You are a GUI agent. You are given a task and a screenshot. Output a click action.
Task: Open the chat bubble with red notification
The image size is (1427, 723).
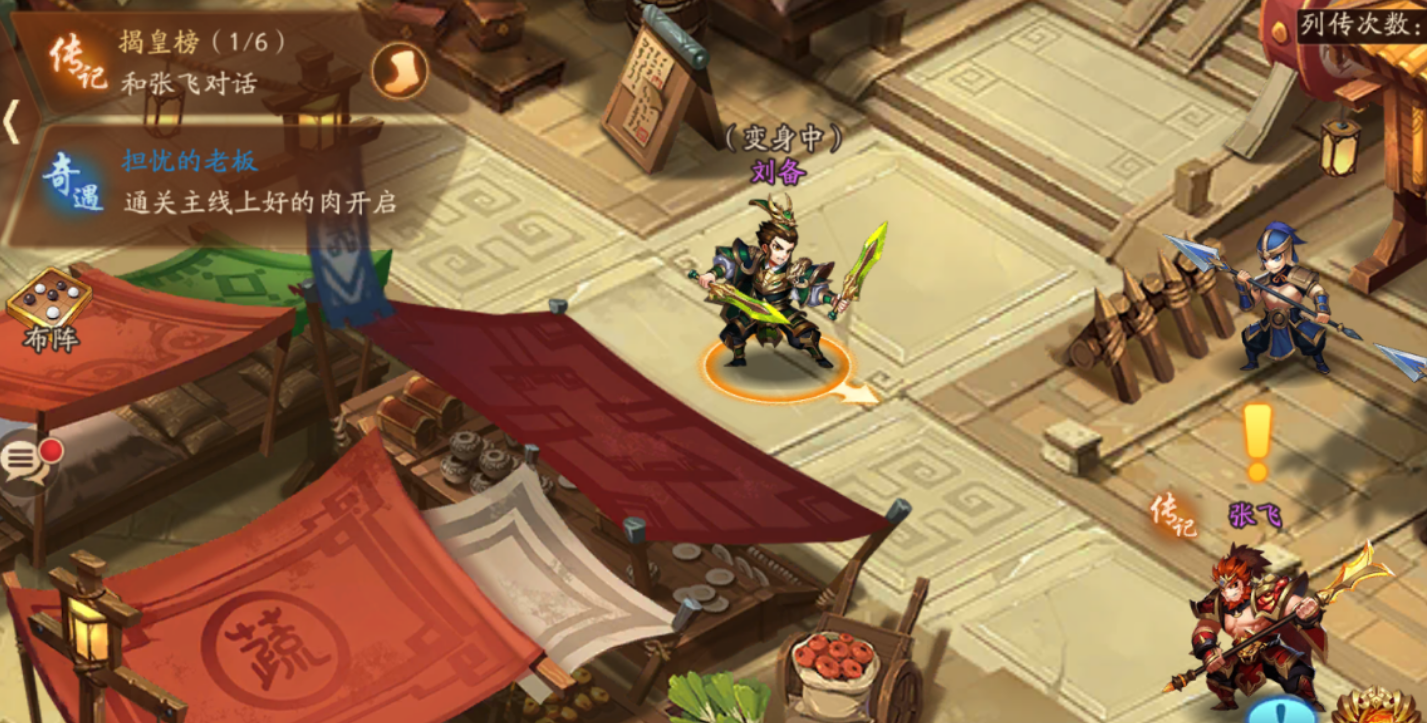pos(26,462)
